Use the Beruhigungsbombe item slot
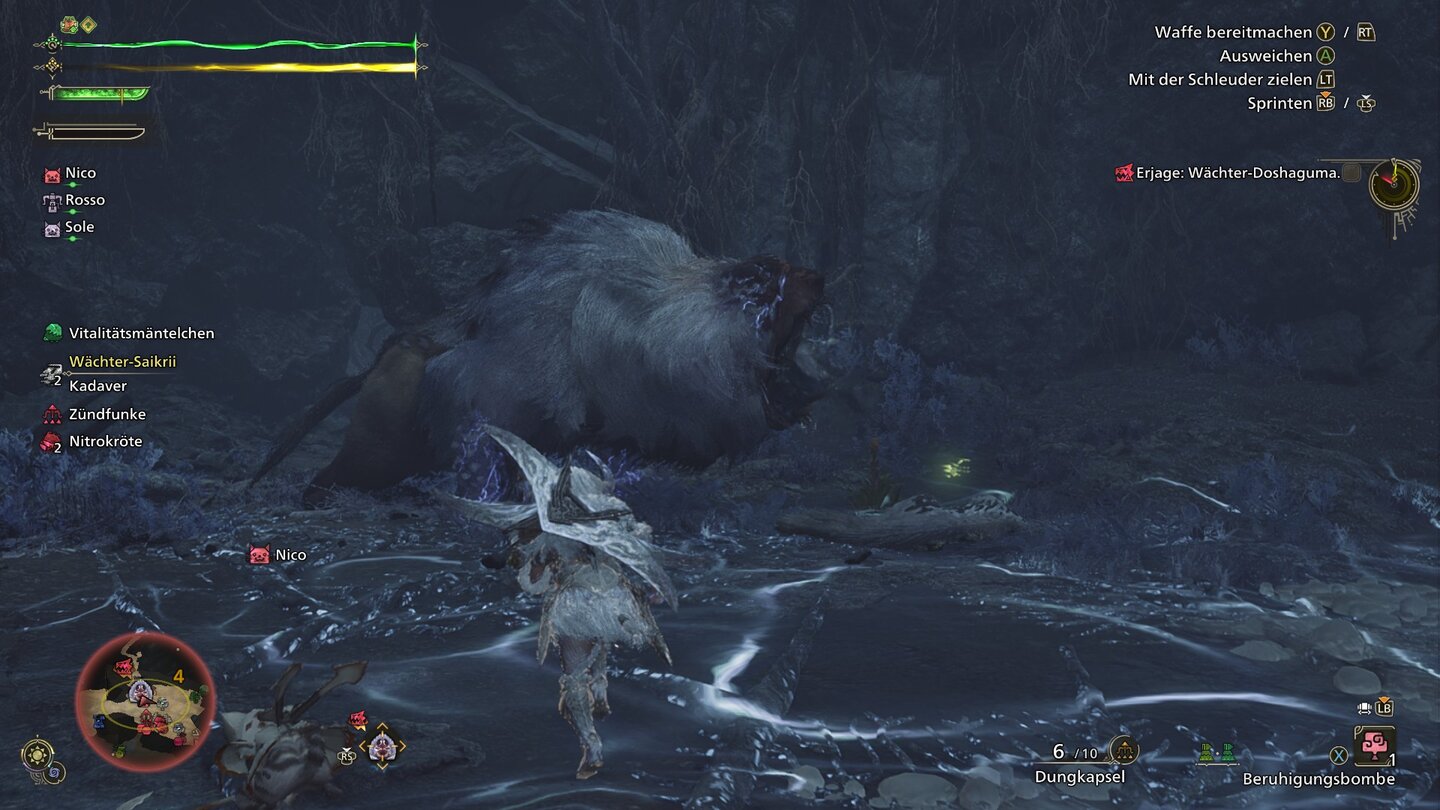 coord(1374,747)
